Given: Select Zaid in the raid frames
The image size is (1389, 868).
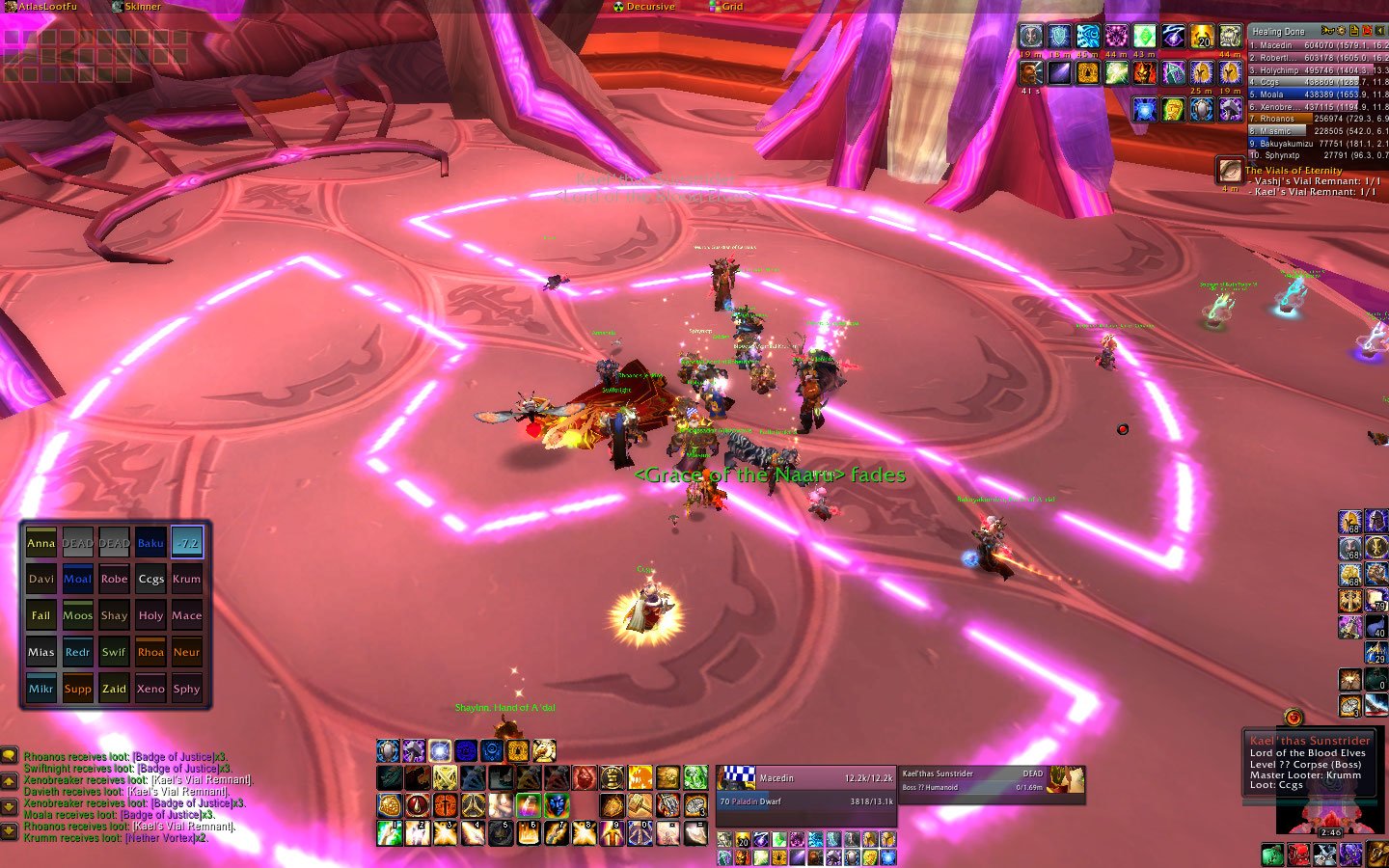Looking at the screenshot, I should tap(114, 689).
